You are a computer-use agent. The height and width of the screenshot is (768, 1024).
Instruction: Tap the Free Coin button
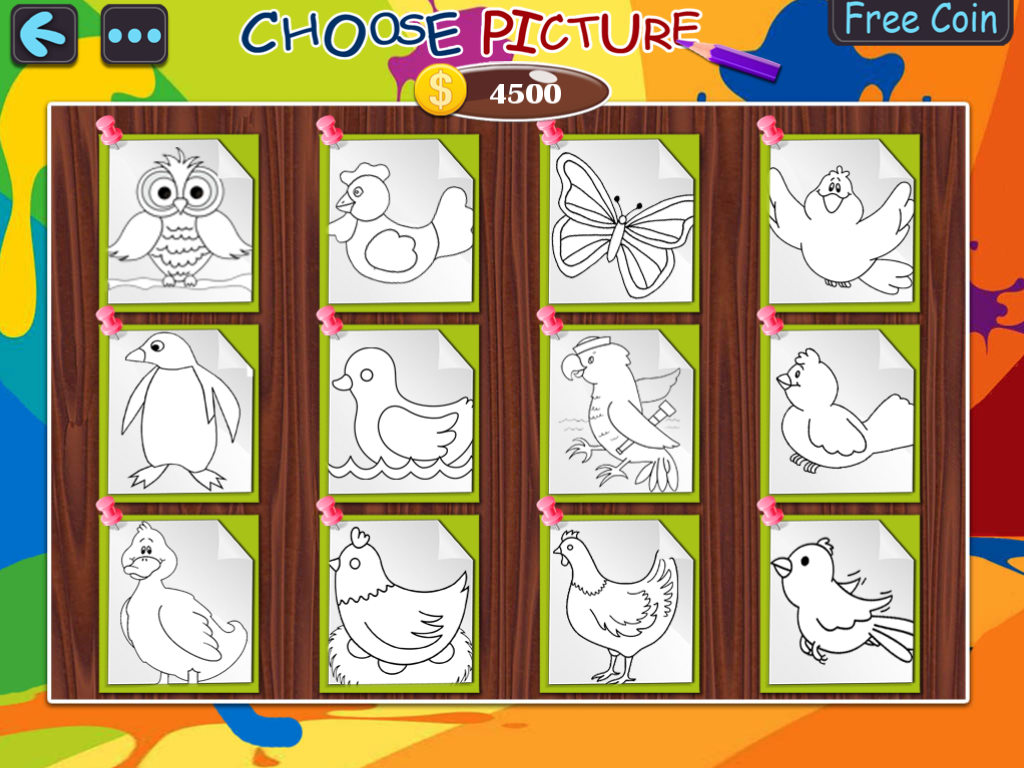pos(920,20)
